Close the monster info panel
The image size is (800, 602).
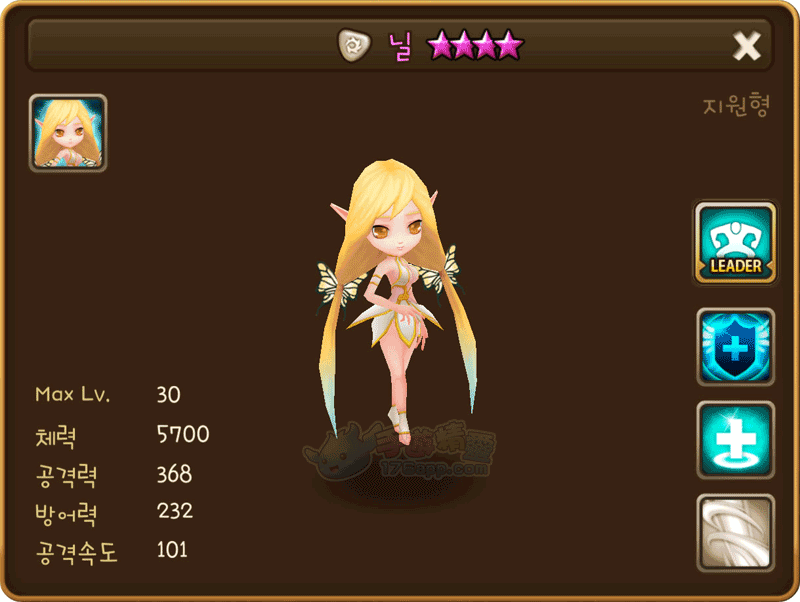point(747,45)
